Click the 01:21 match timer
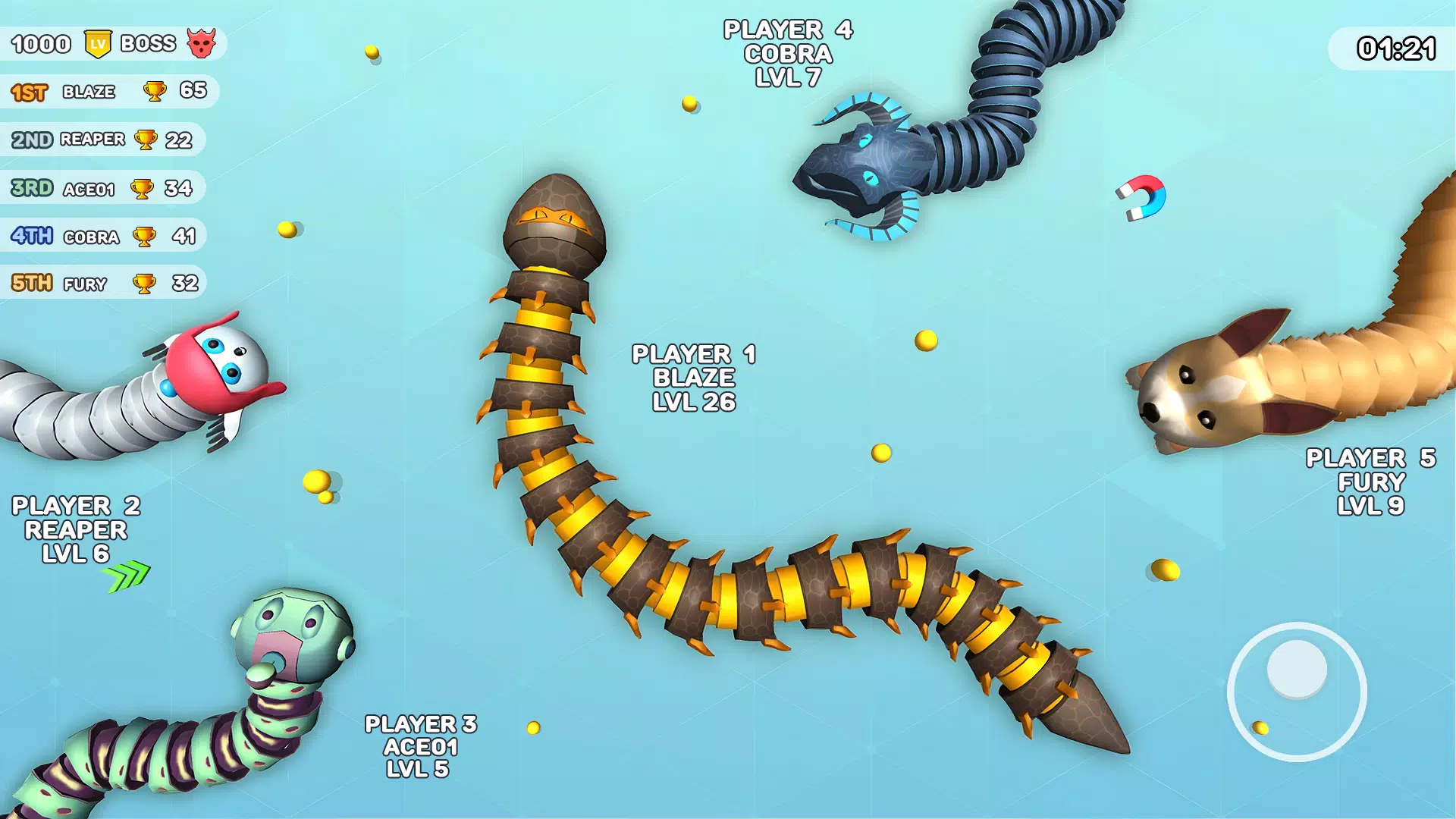Viewport: 1456px width, 819px height. (x=1395, y=48)
